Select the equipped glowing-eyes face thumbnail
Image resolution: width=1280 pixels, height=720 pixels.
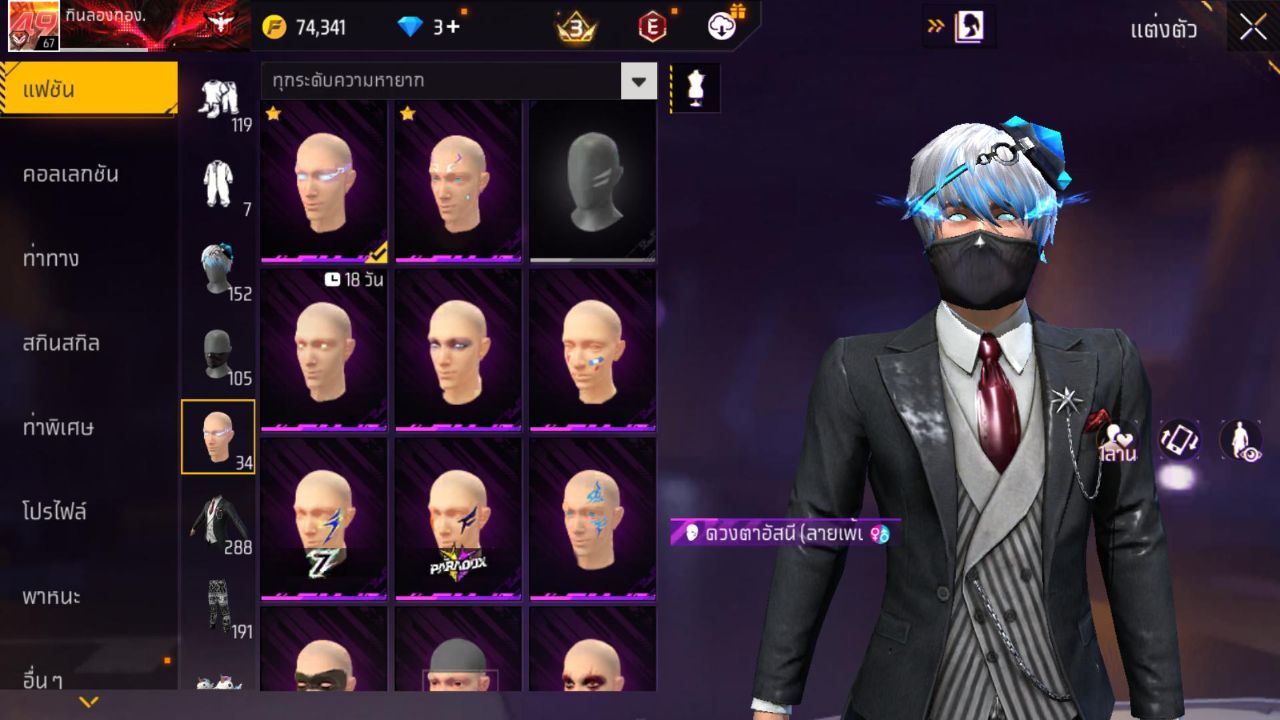[322, 180]
